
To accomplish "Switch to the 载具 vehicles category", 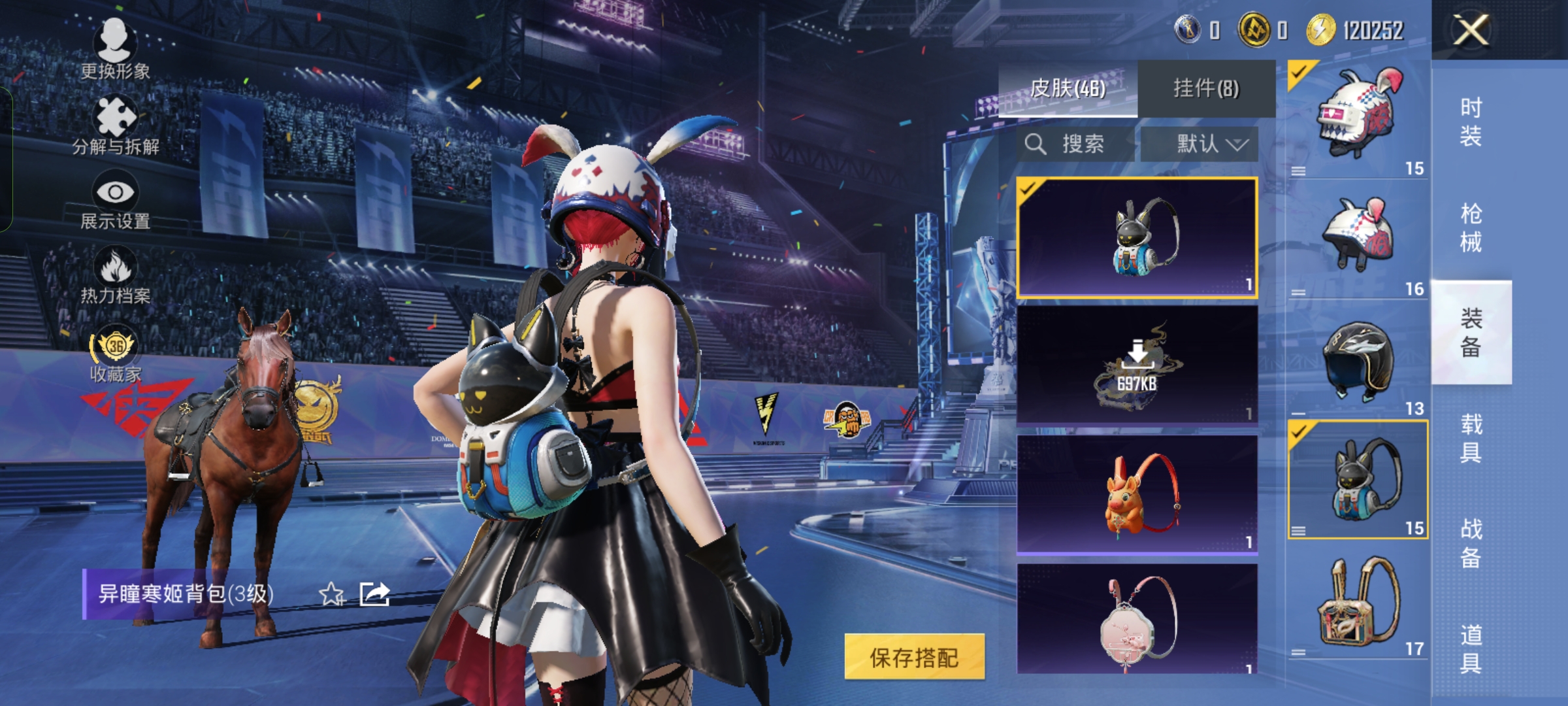I will point(1471,438).
